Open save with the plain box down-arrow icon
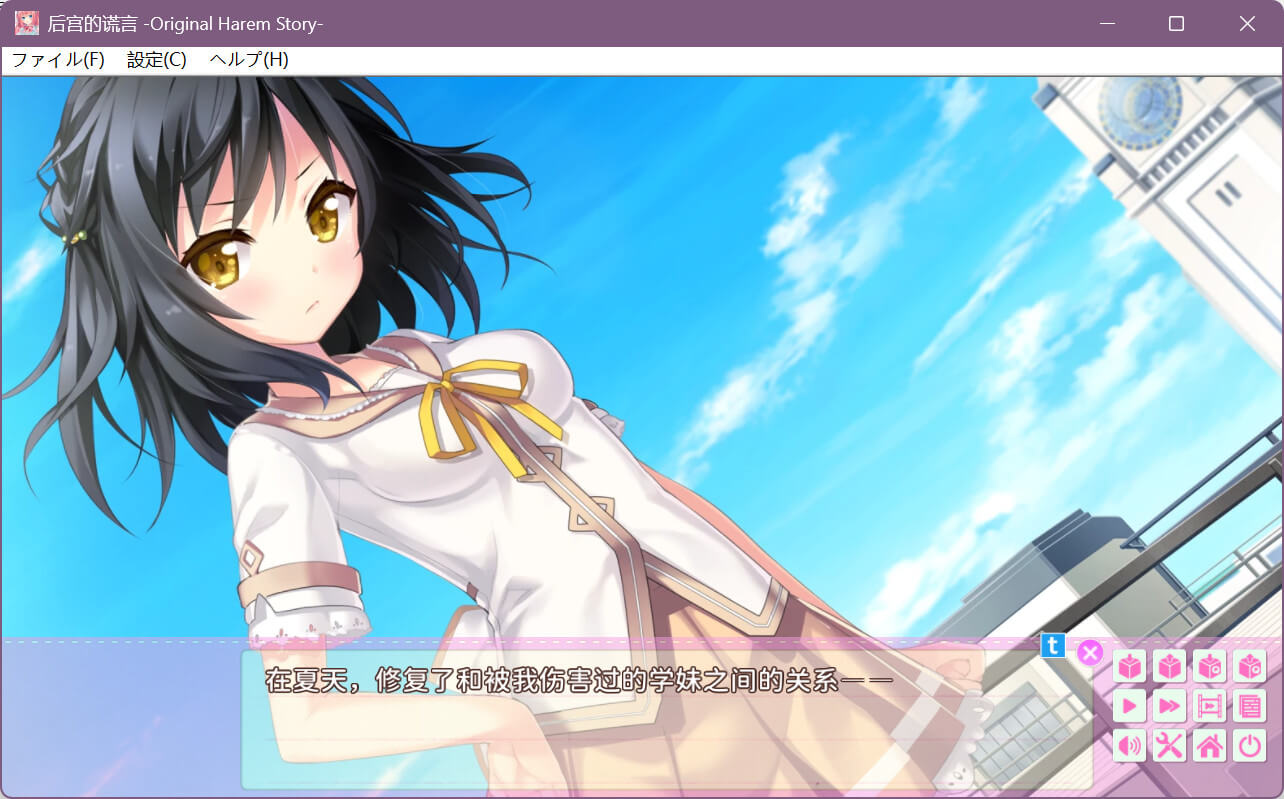Image resolution: width=1284 pixels, height=799 pixels. coord(1130,666)
